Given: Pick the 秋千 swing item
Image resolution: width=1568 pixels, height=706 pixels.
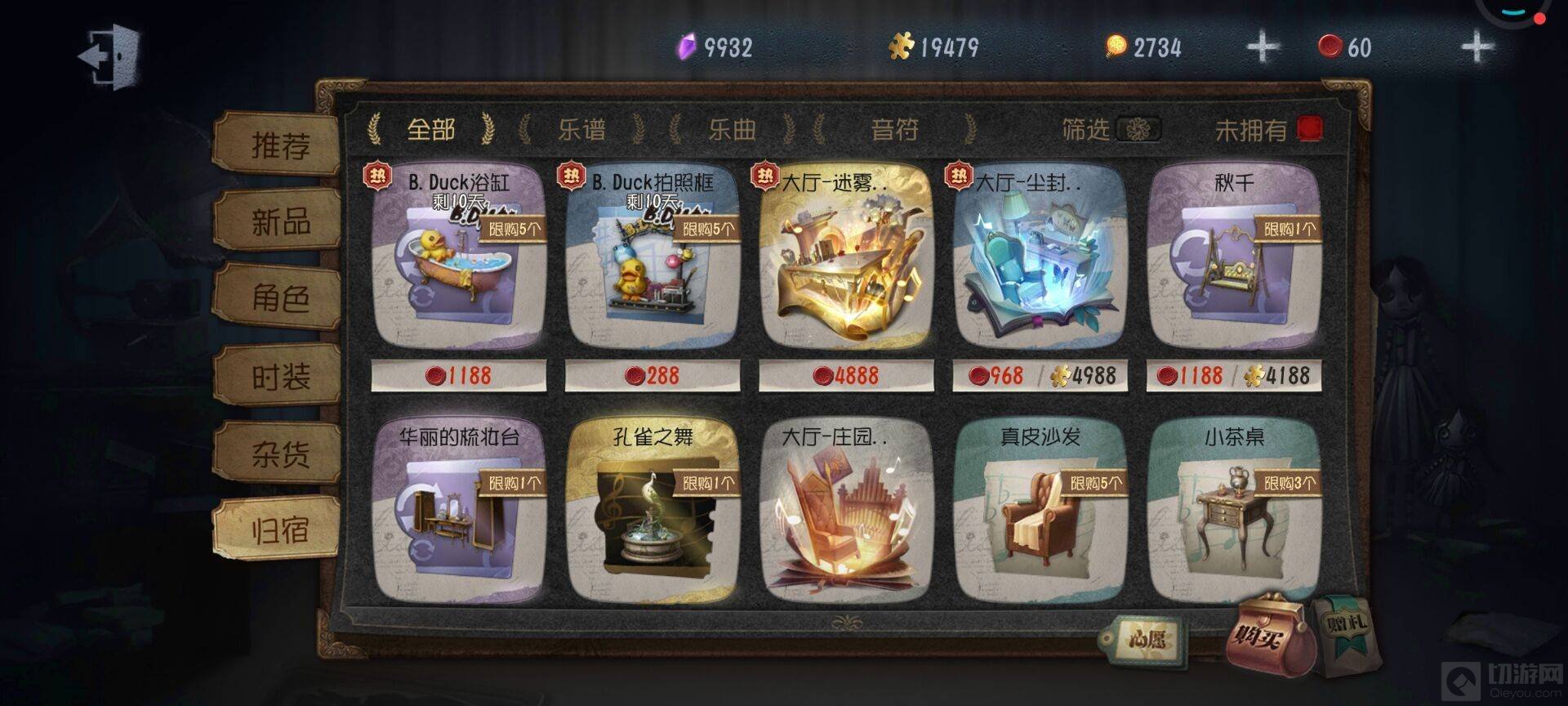Looking at the screenshot, I should [1233, 260].
